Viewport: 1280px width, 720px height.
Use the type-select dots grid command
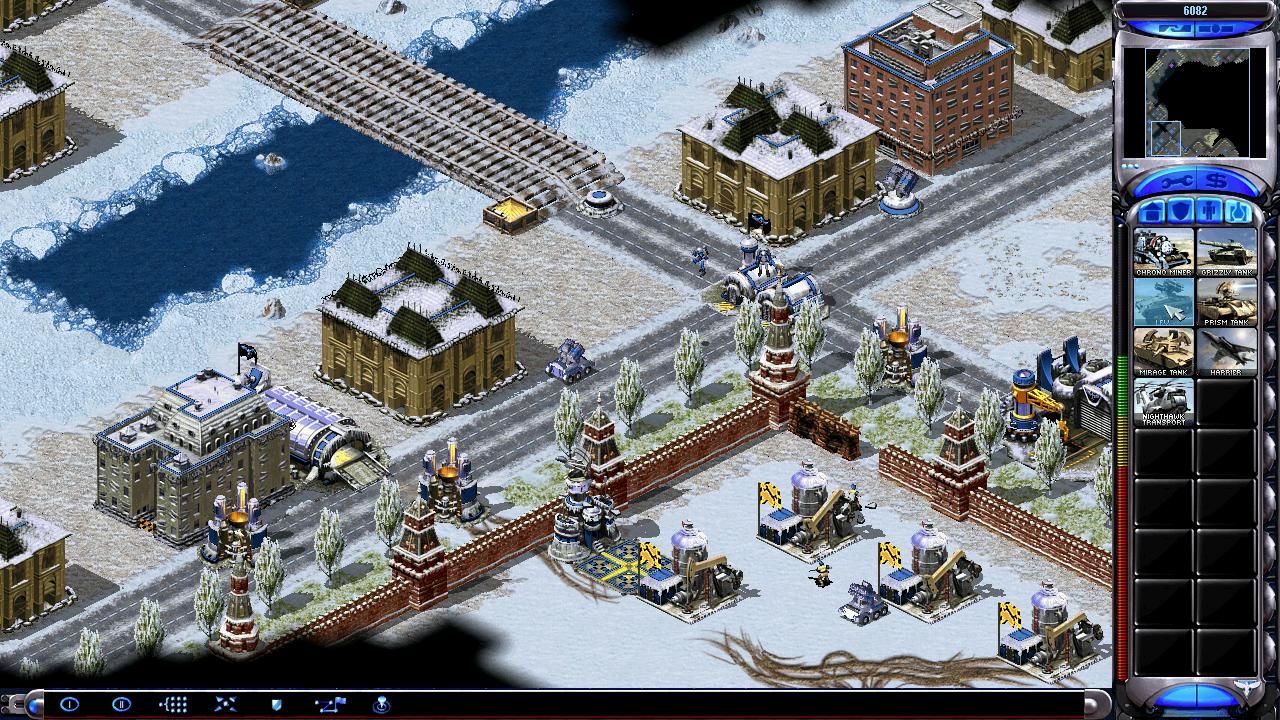point(173,704)
